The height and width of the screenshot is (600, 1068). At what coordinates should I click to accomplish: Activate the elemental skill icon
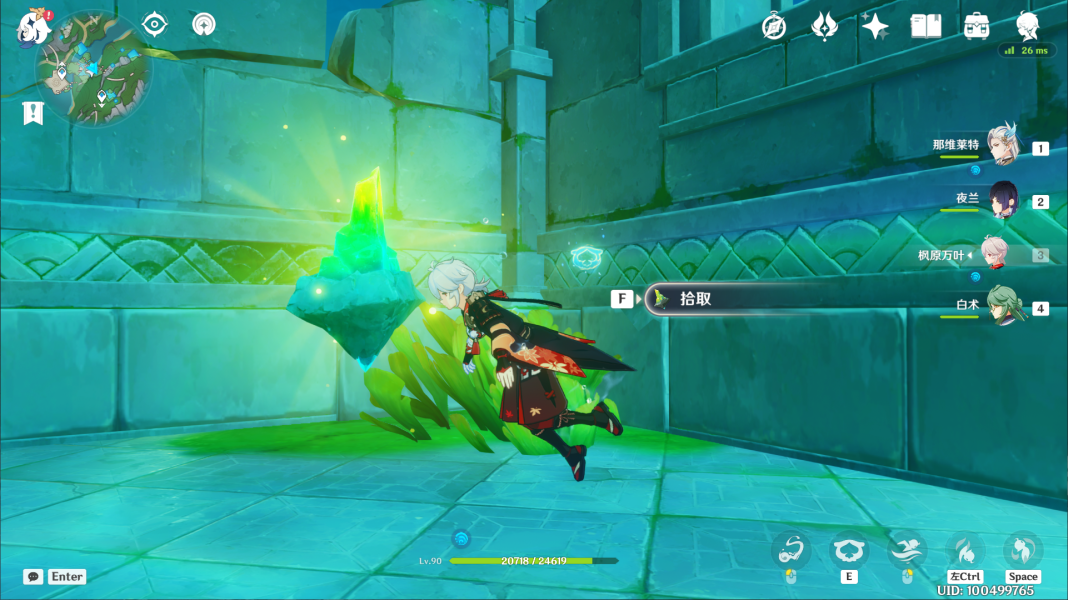click(849, 550)
